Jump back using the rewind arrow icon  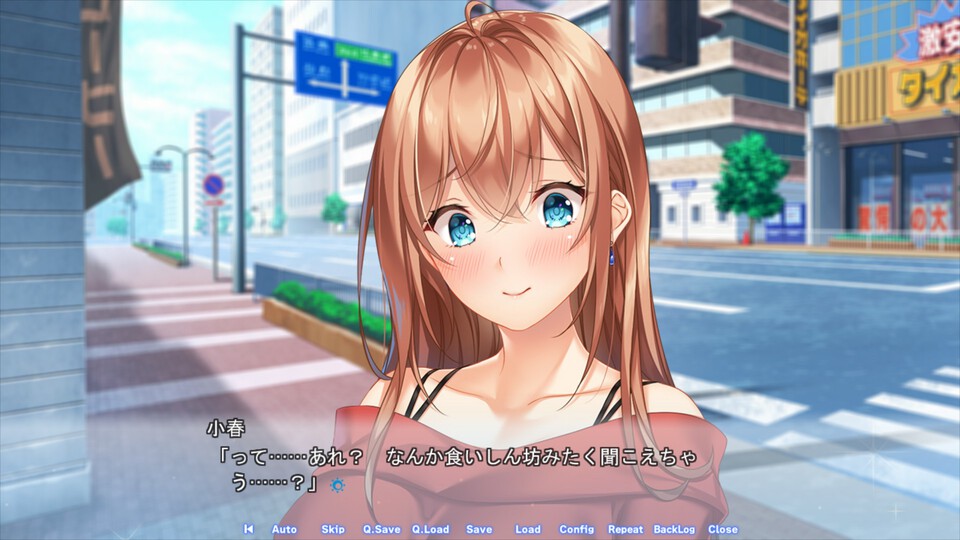tap(248, 529)
